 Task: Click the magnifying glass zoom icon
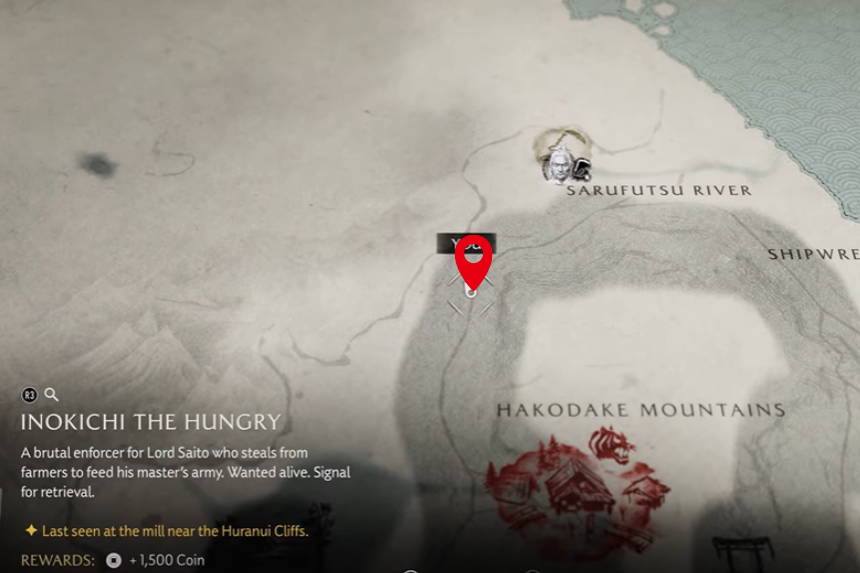click(x=51, y=395)
